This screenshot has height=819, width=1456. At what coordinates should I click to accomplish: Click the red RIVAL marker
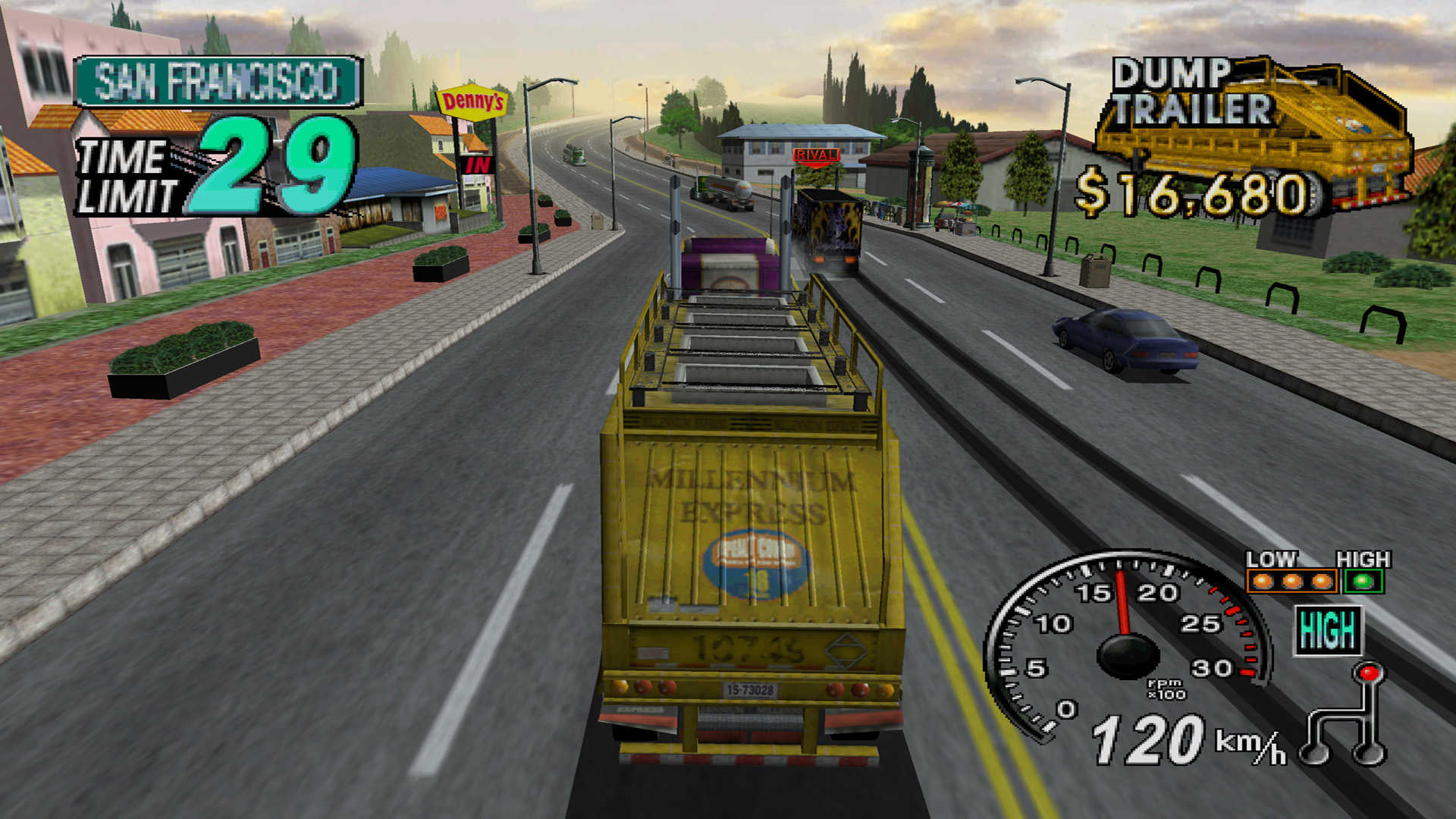pyautogui.click(x=816, y=155)
